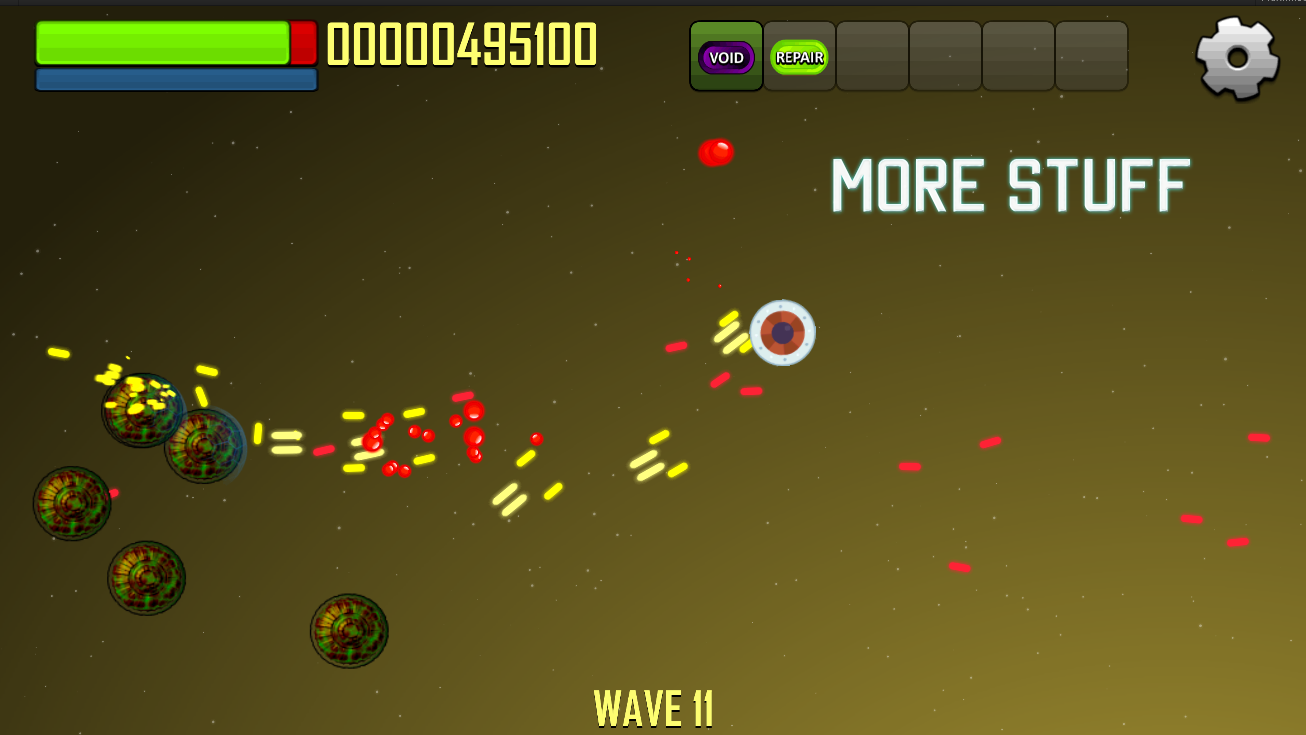The height and width of the screenshot is (735, 1306).
Task: Activate the VOID ability slot
Action: tap(726, 57)
